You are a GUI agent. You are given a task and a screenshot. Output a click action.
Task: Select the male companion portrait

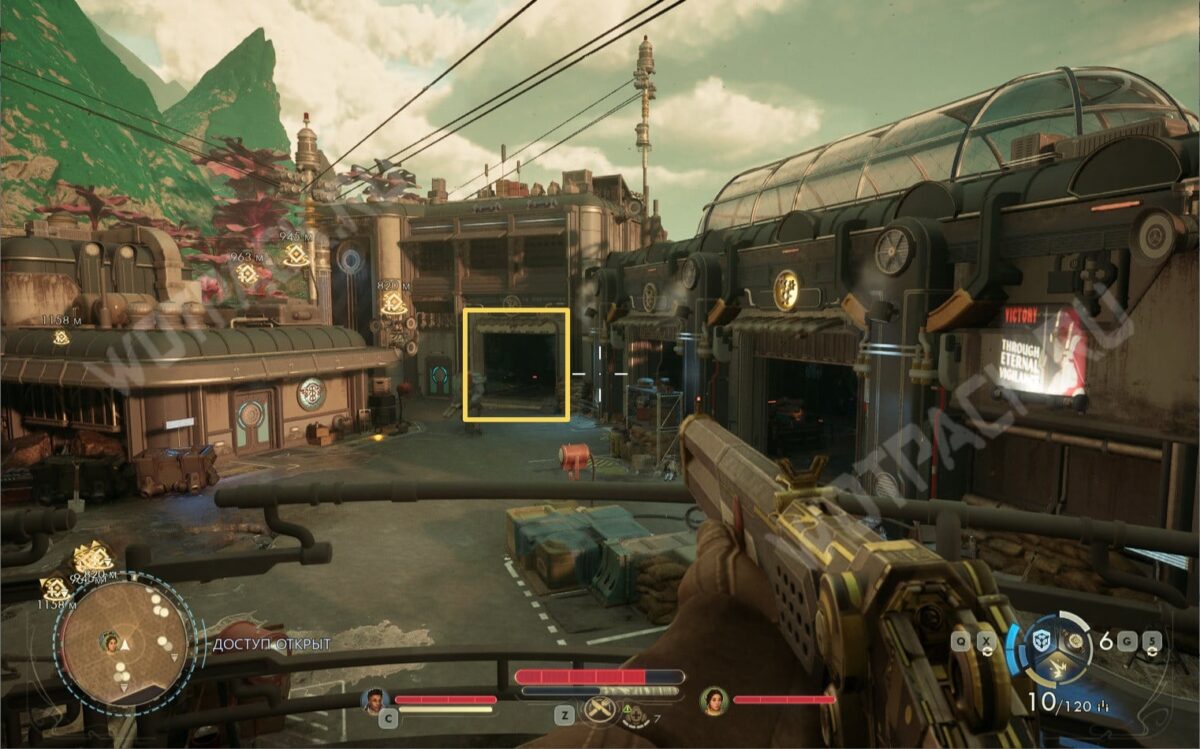tap(376, 700)
